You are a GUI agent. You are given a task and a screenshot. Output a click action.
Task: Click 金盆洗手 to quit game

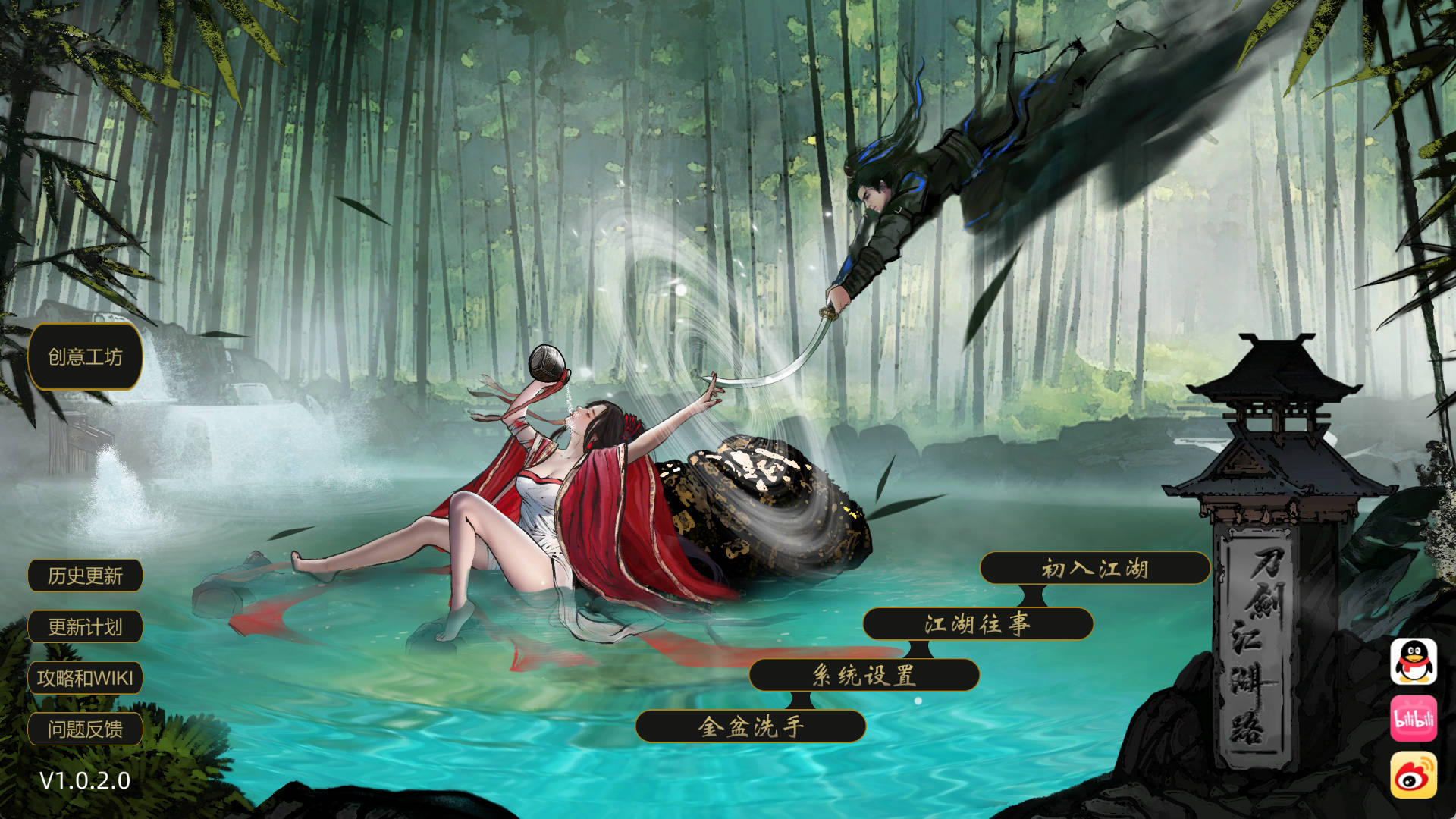(752, 725)
